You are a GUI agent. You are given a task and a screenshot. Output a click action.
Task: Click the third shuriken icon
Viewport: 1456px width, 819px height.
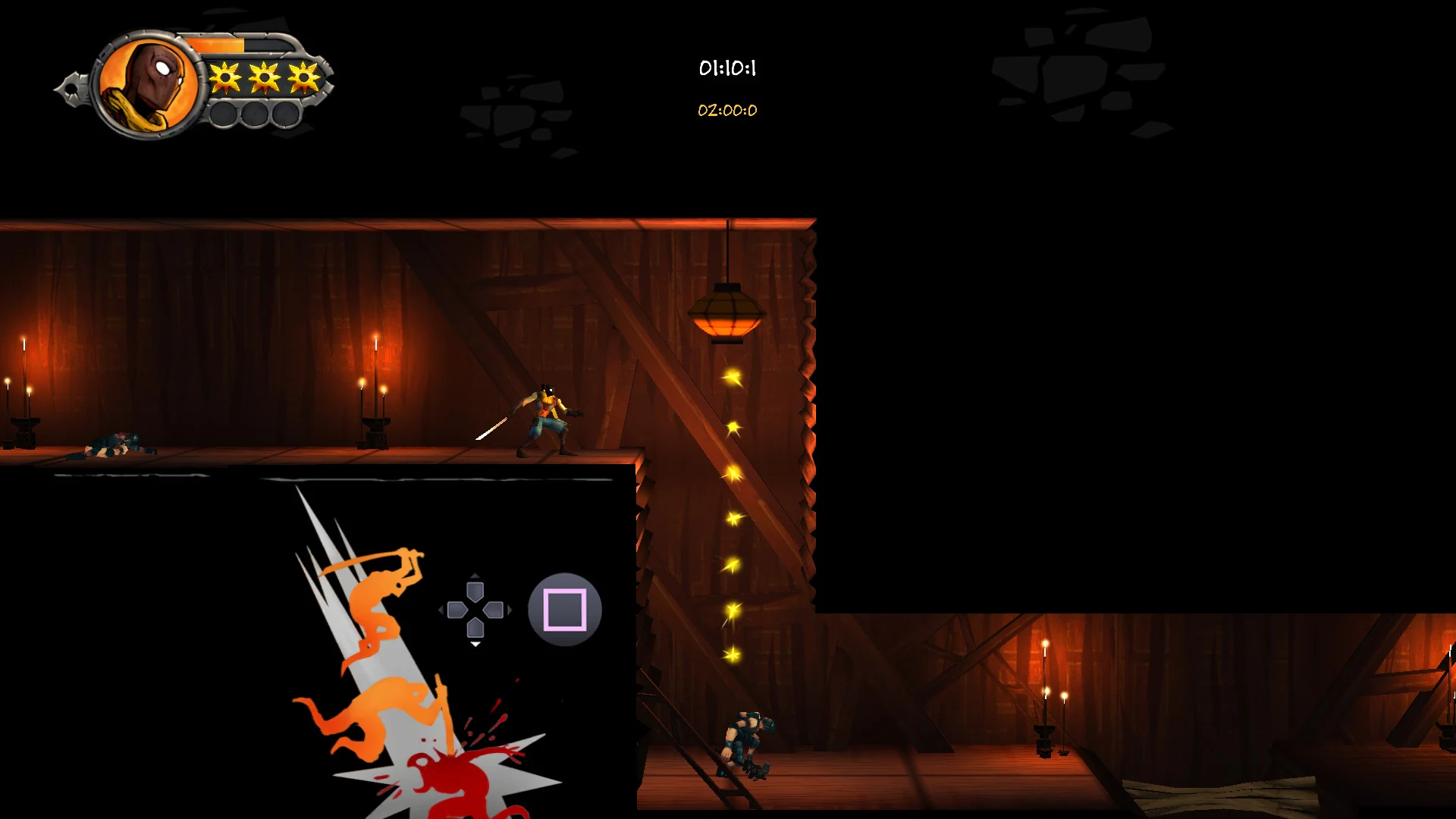click(303, 77)
